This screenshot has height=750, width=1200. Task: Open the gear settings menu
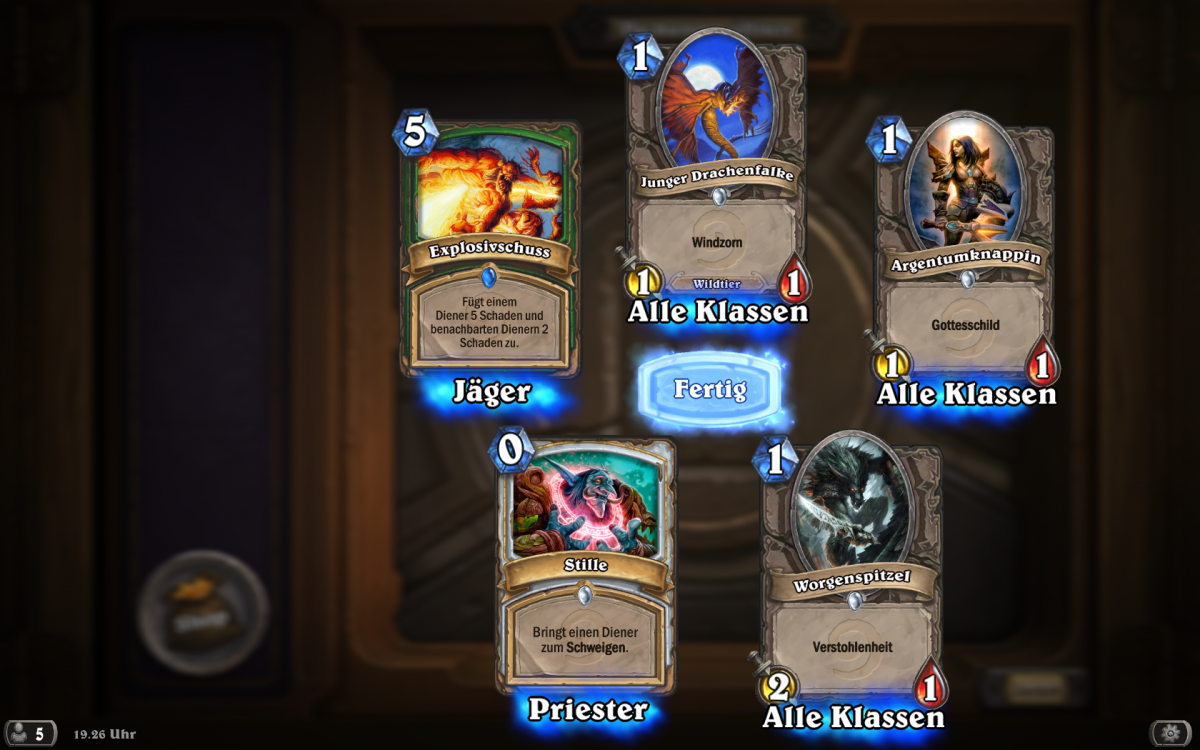click(1170, 733)
